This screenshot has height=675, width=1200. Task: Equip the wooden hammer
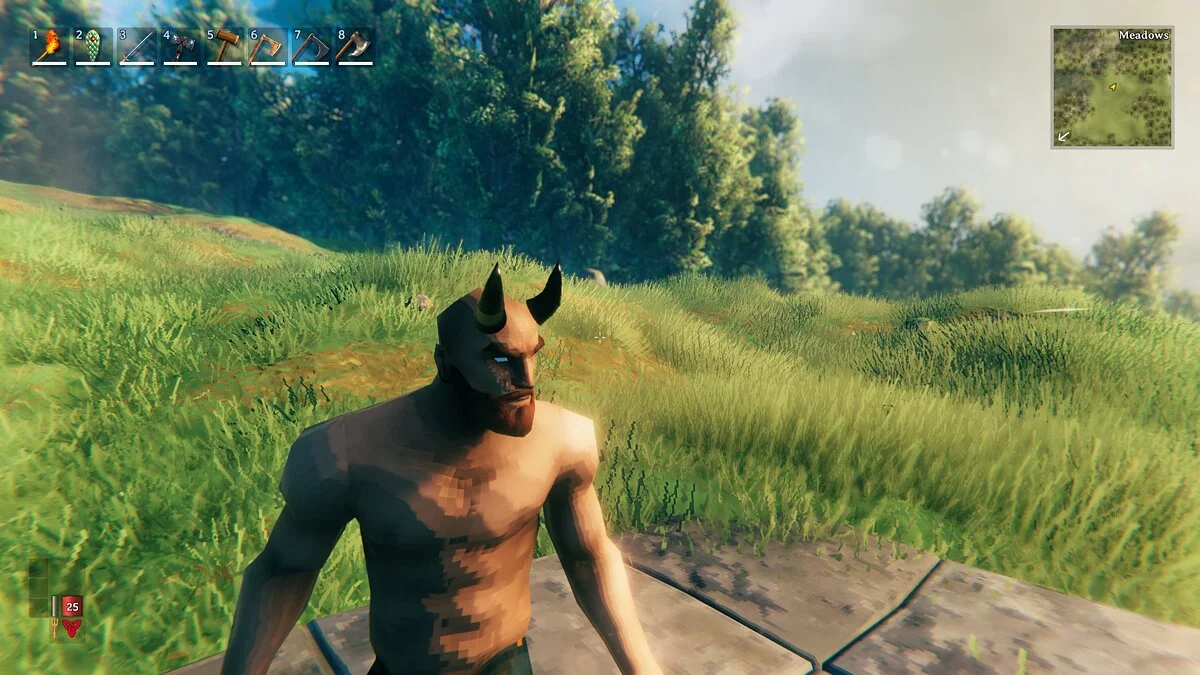[225, 46]
